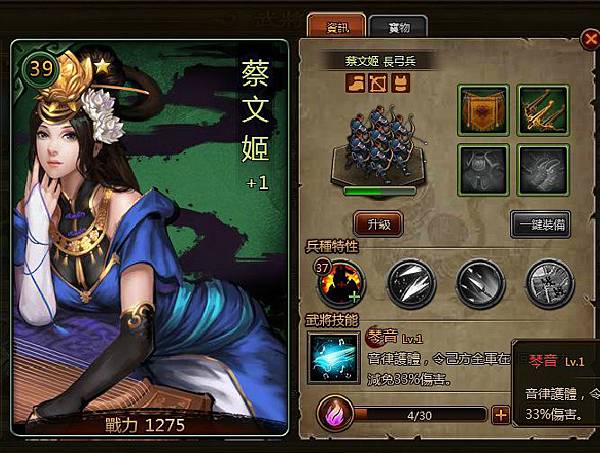Select the crossbow equipment slot
The width and height of the screenshot is (600, 453).
pyautogui.click(x=543, y=110)
